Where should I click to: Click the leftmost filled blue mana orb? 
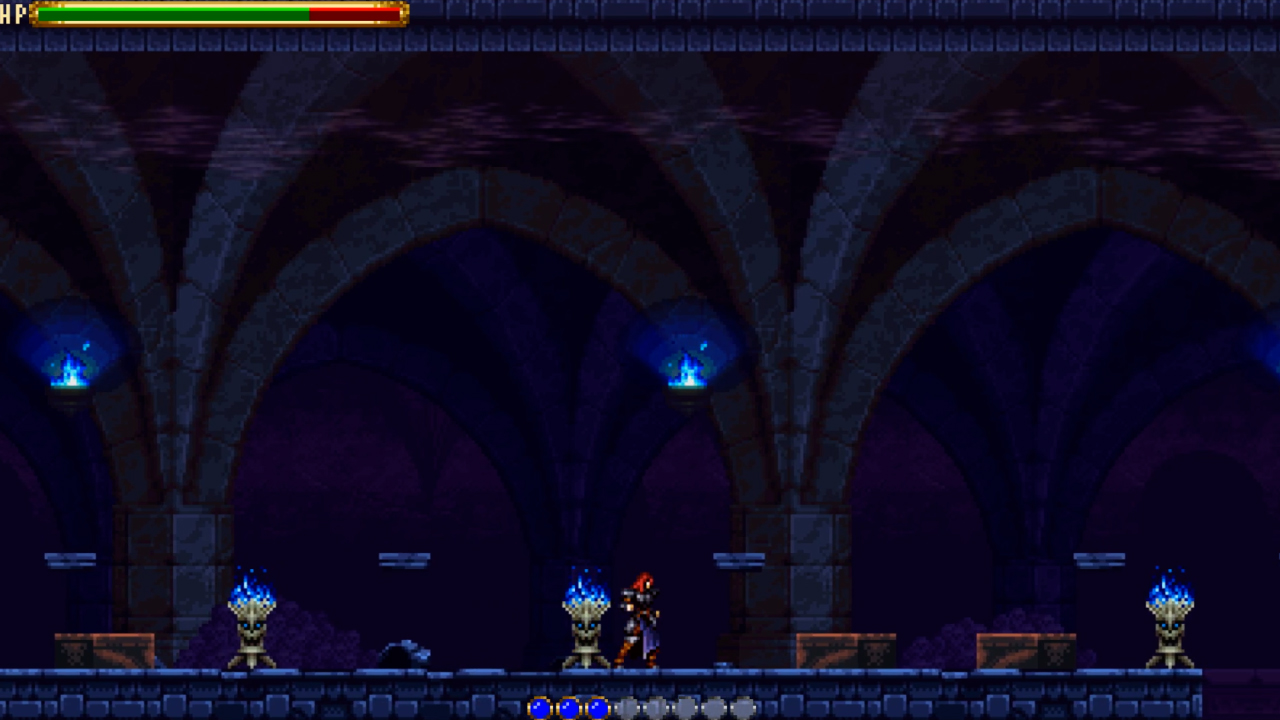coord(540,706)
